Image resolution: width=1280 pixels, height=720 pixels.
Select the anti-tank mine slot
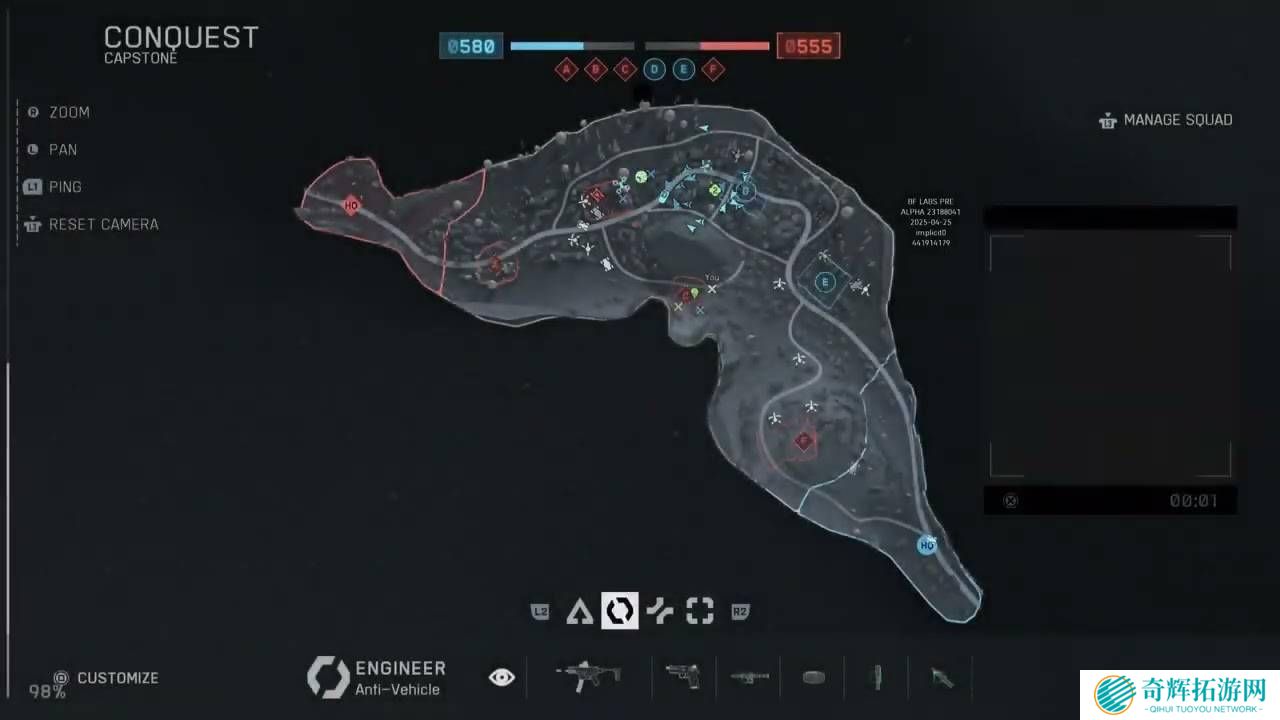tap(814, 677)
